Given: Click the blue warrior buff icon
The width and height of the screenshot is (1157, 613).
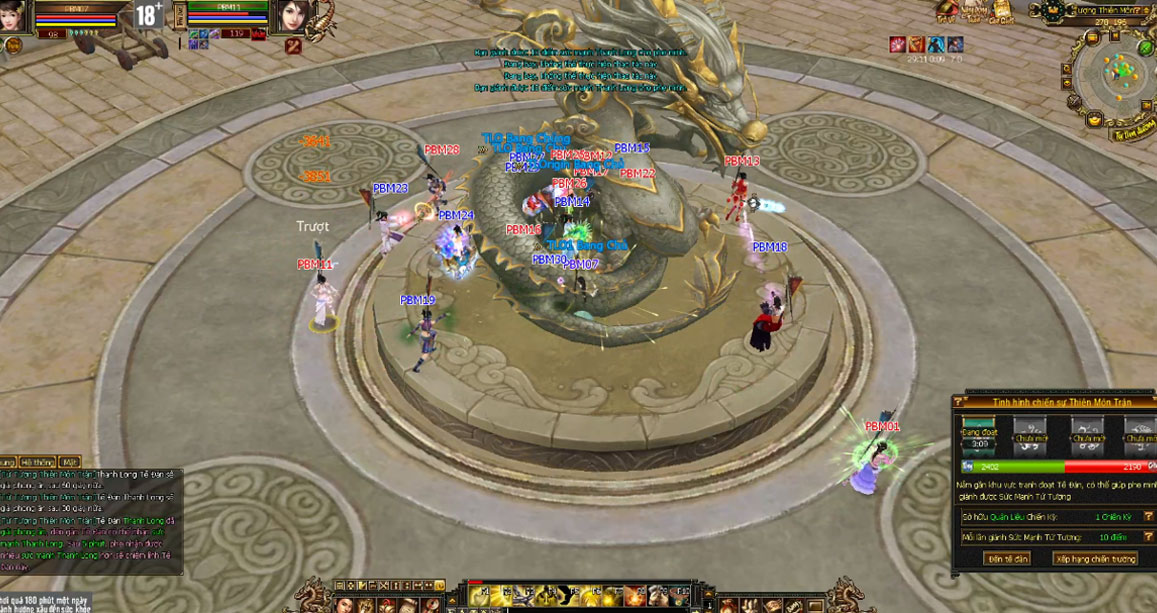Looking at the screenshot, I should click(x=936, y=44).
